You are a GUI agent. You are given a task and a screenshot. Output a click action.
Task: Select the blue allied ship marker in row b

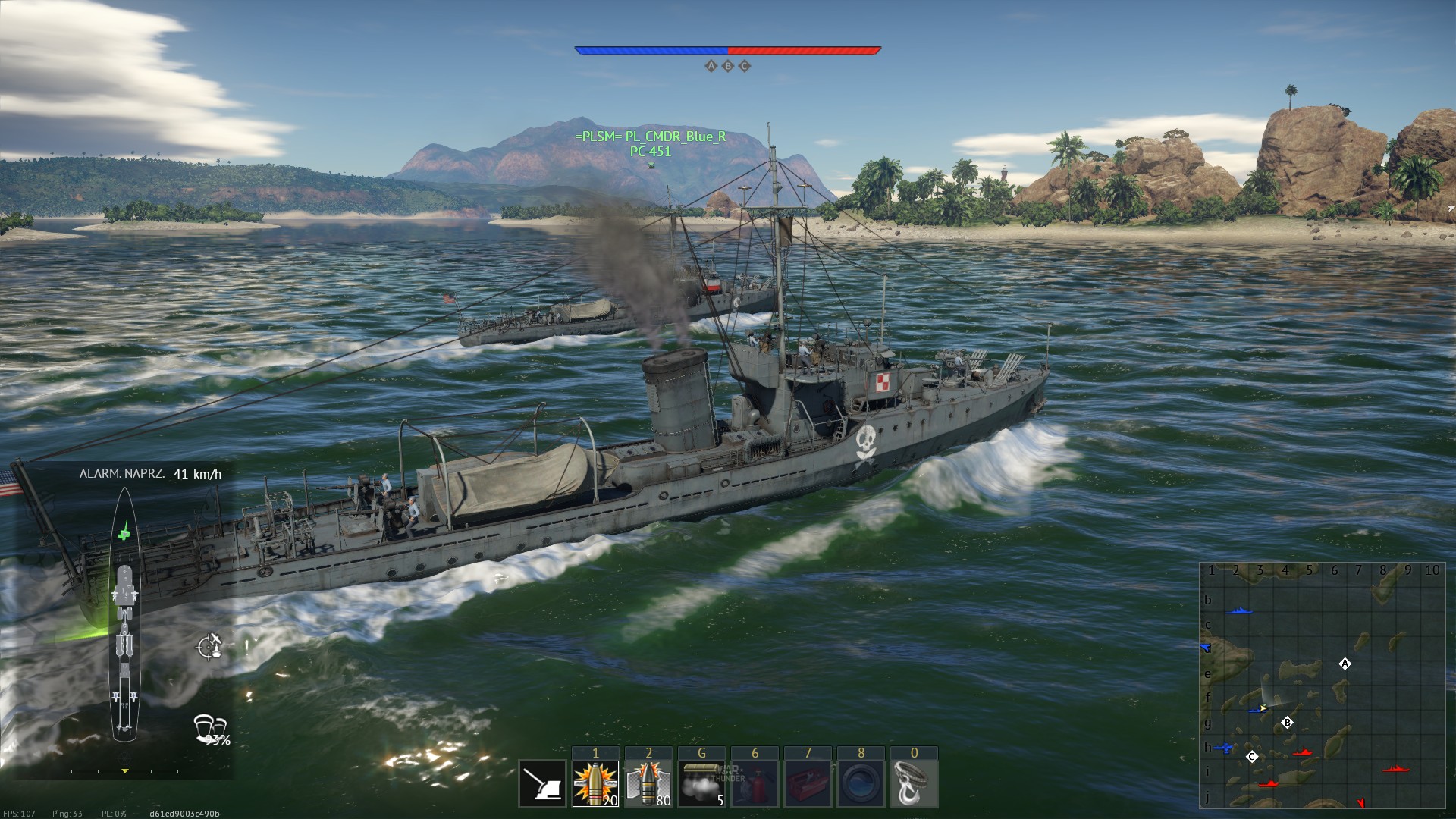1238,611
